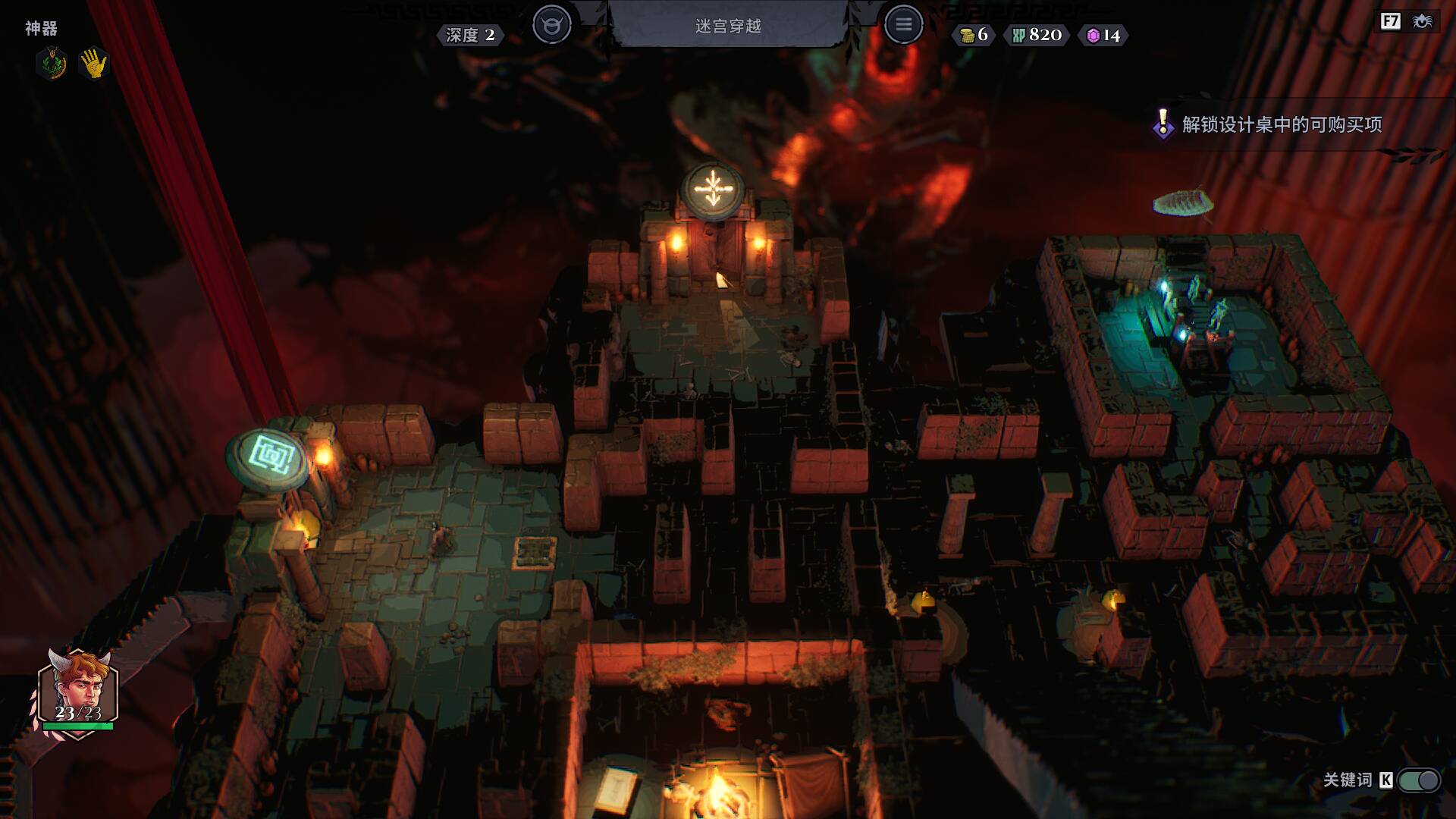Click the 迷宫穿越 title banner
This screenshot has height=819, width=1456.
click(x=728, y=26)
